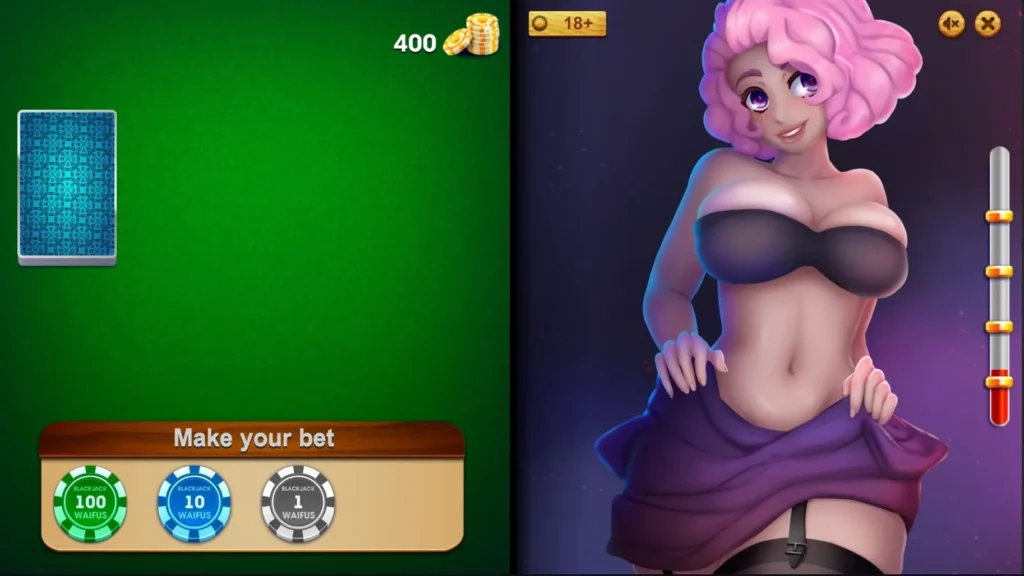
Task: Close the game with the X button
Action: coord(988,23)
